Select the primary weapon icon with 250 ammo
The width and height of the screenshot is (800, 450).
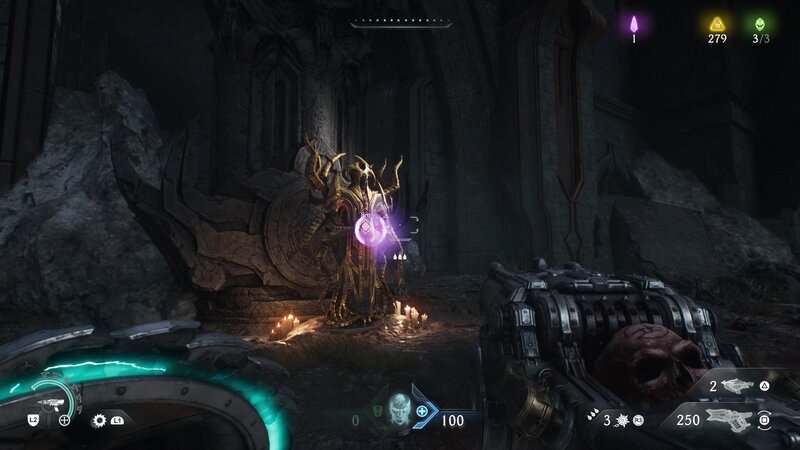(x=731, y=419)
